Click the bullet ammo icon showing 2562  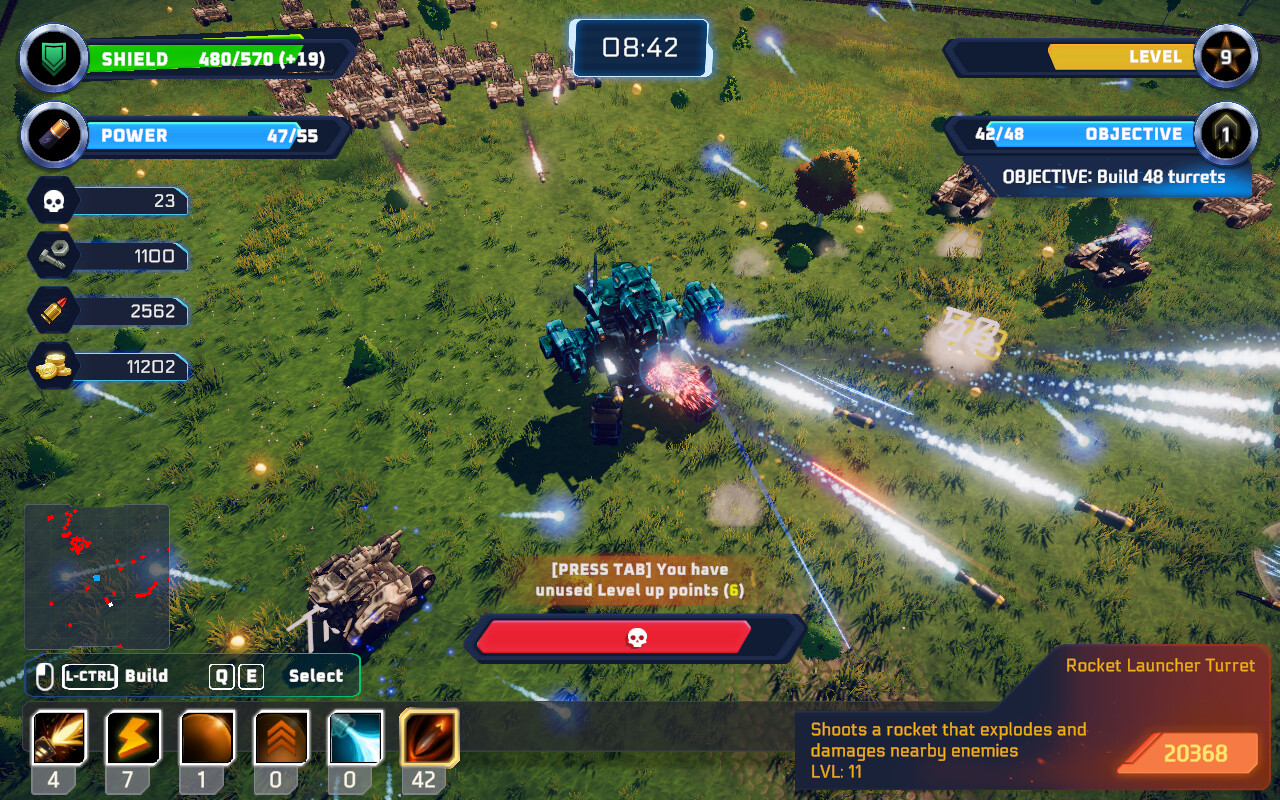52,311
